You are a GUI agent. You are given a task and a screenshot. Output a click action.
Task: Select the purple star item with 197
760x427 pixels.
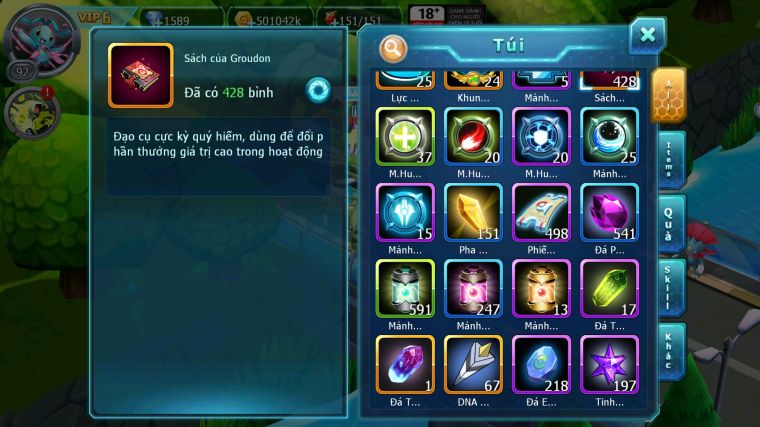609,364
